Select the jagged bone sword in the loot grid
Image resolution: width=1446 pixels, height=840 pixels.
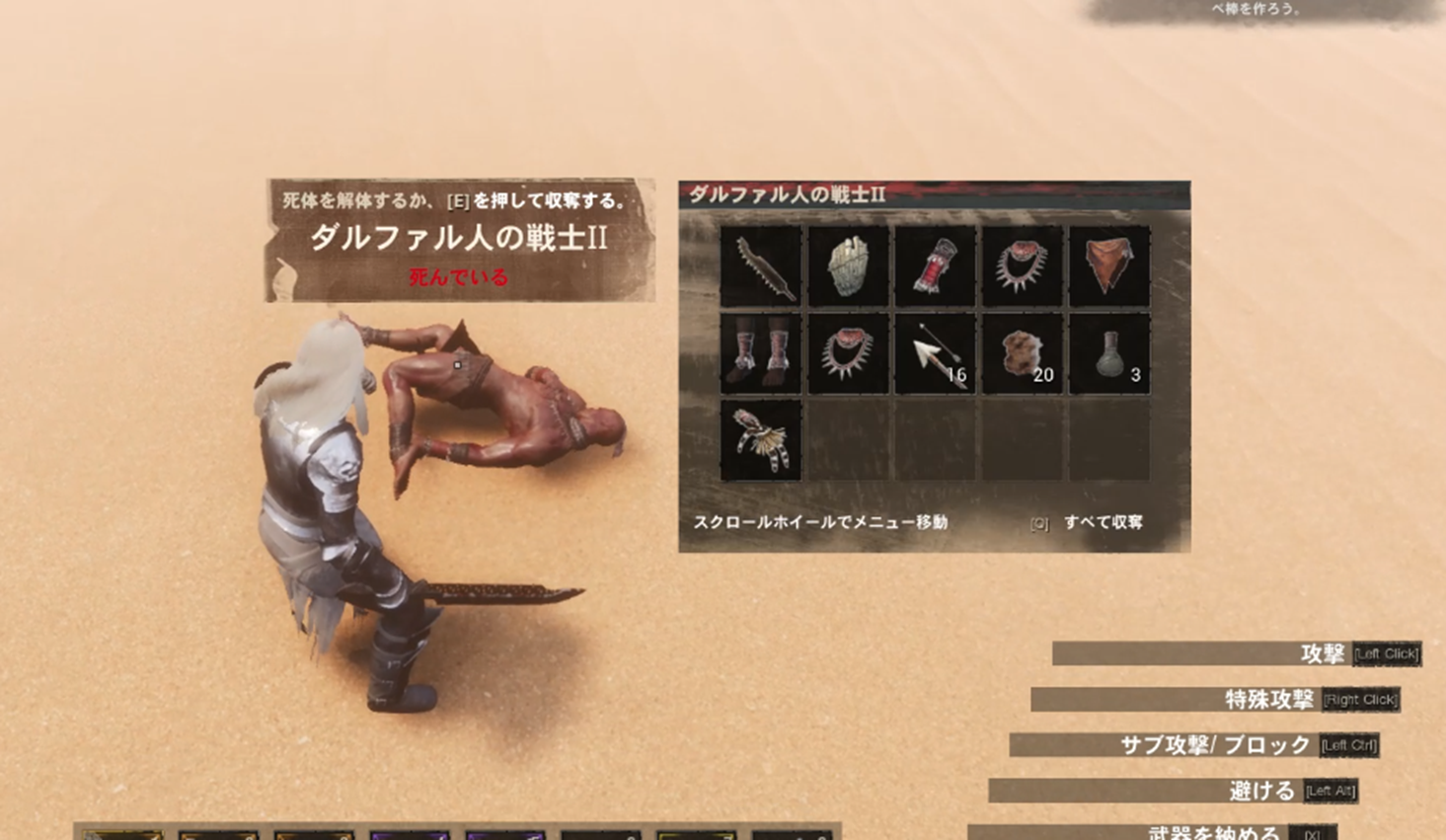(x=759, y=266)
